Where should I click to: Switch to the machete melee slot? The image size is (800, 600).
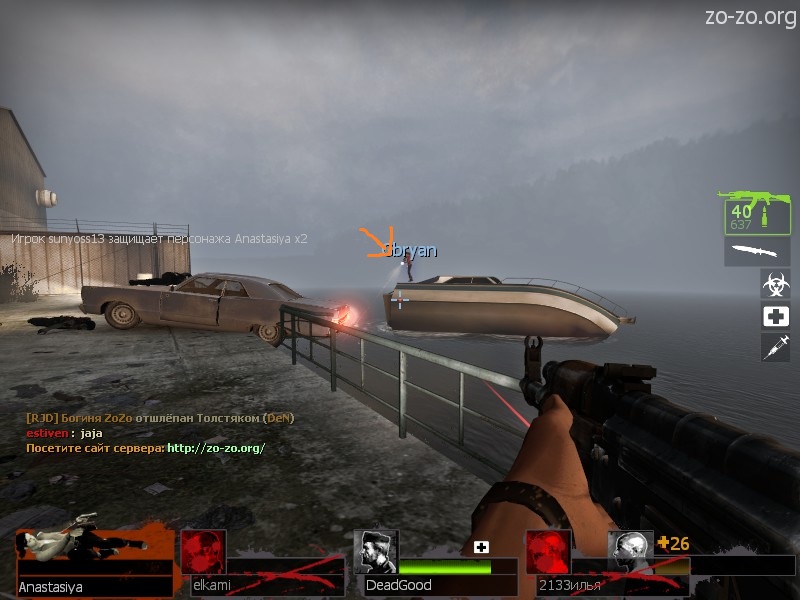click(756, 252)
